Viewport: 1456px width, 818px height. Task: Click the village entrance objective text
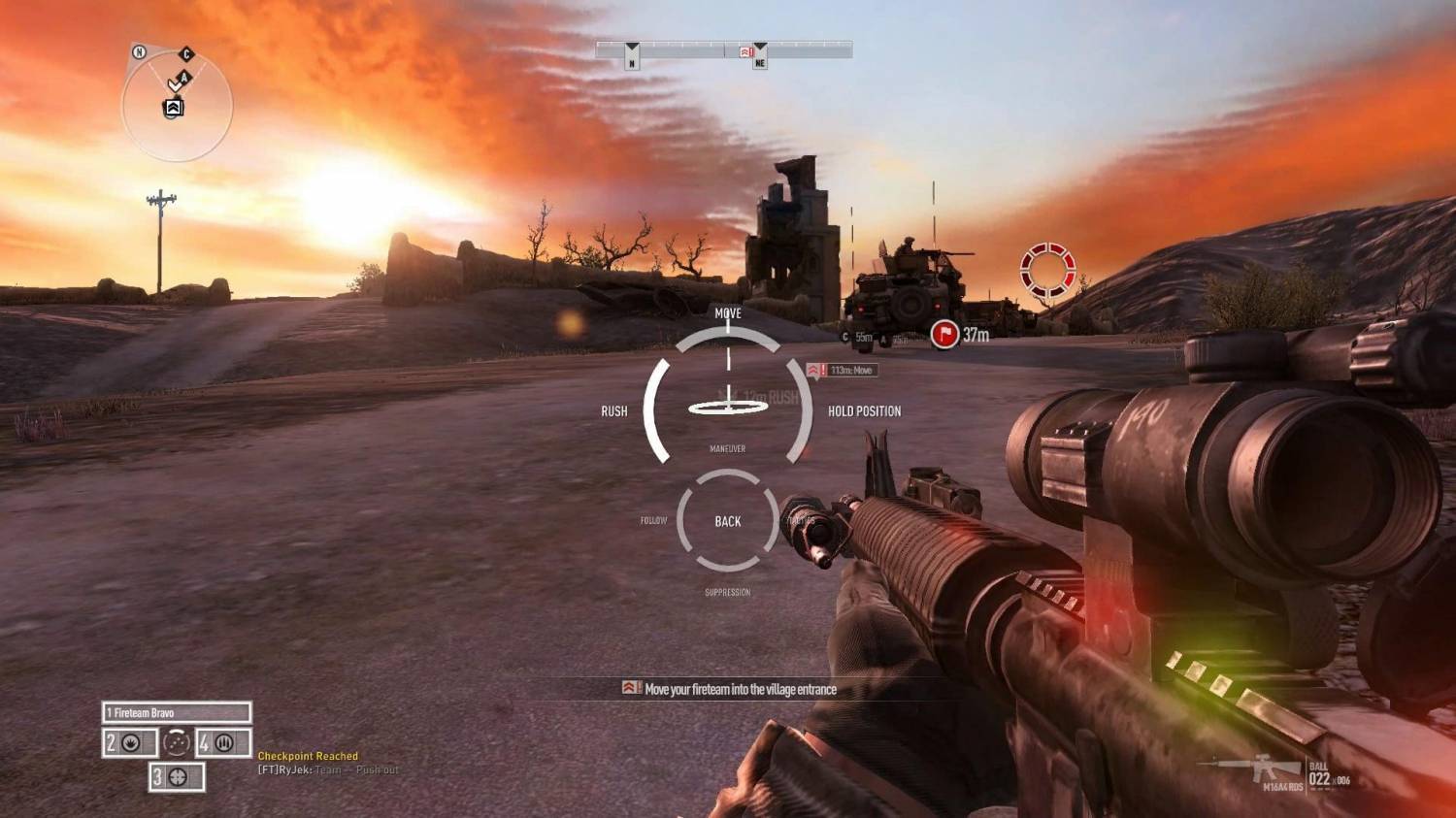click(x=740, y=690)
